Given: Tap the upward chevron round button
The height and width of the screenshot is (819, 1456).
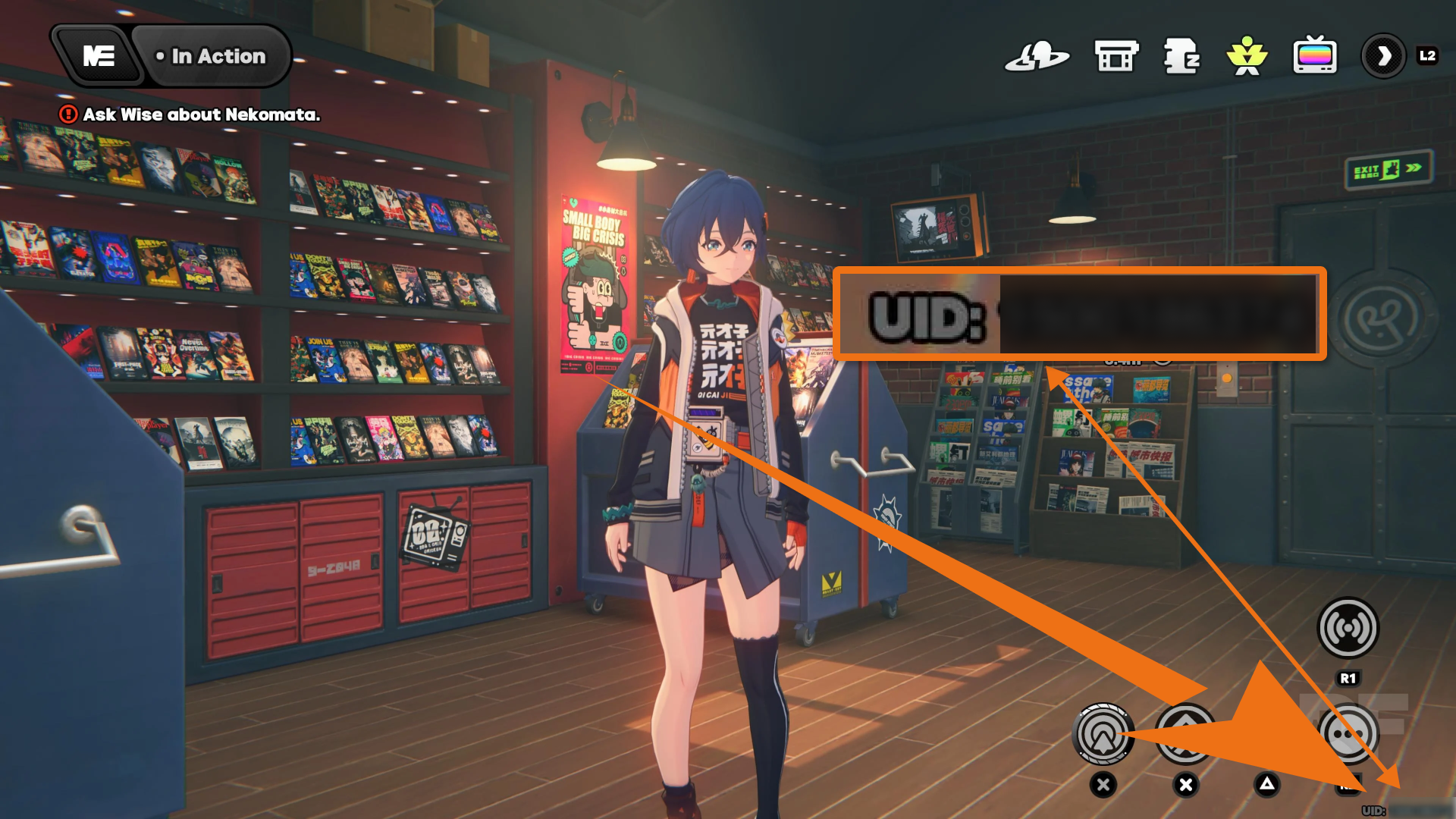Looking at the screenshot, I should pyautogui.click(x=1185, y=733).
